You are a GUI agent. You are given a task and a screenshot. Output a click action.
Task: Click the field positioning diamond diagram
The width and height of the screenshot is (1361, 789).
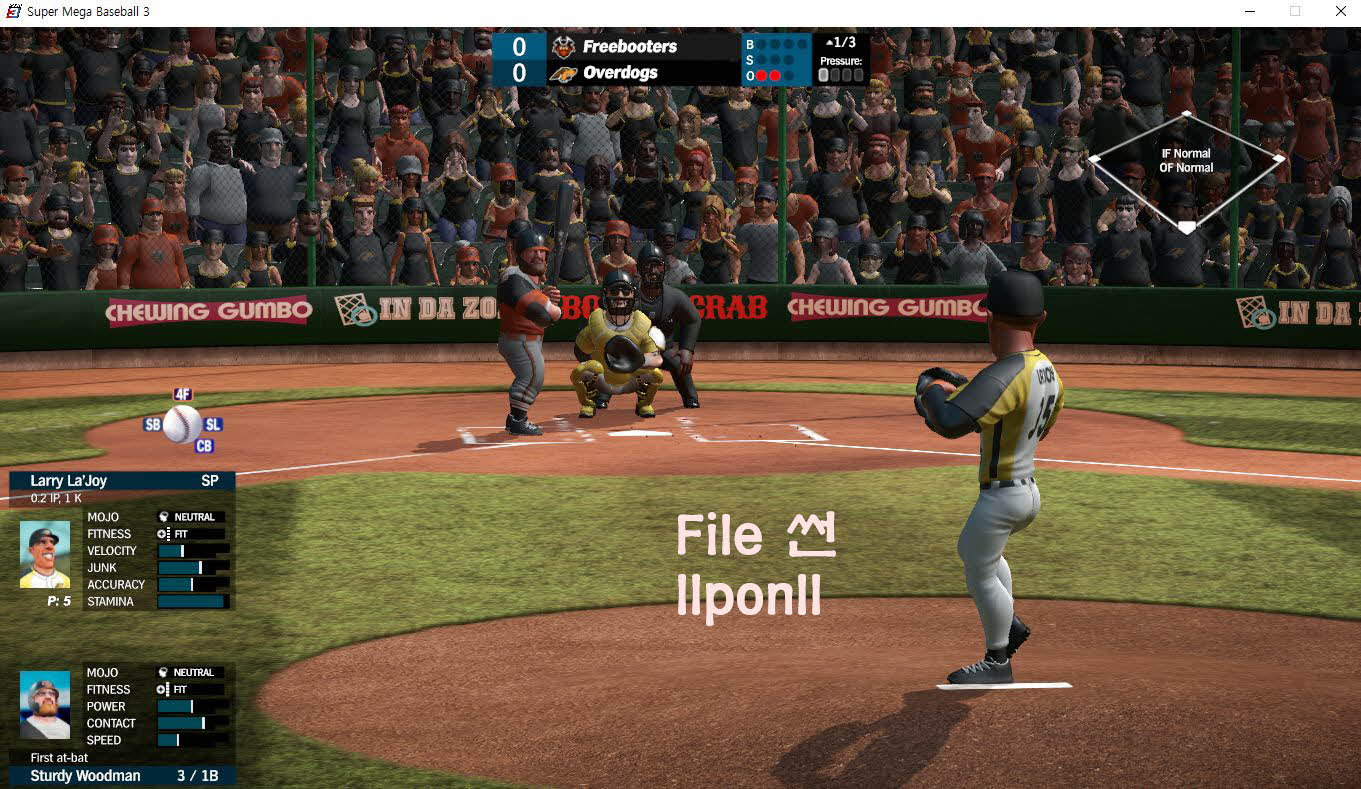(x=1186, y=170)
